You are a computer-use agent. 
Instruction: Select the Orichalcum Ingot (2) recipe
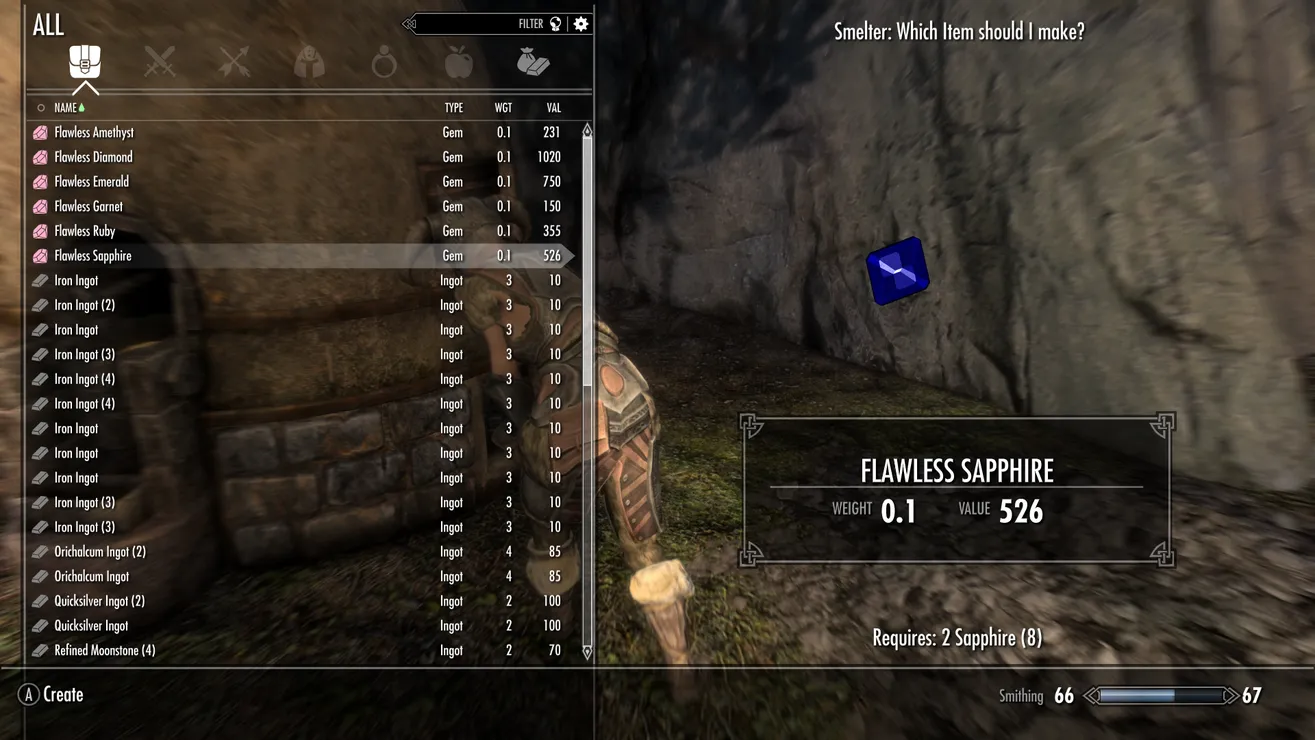100,552
